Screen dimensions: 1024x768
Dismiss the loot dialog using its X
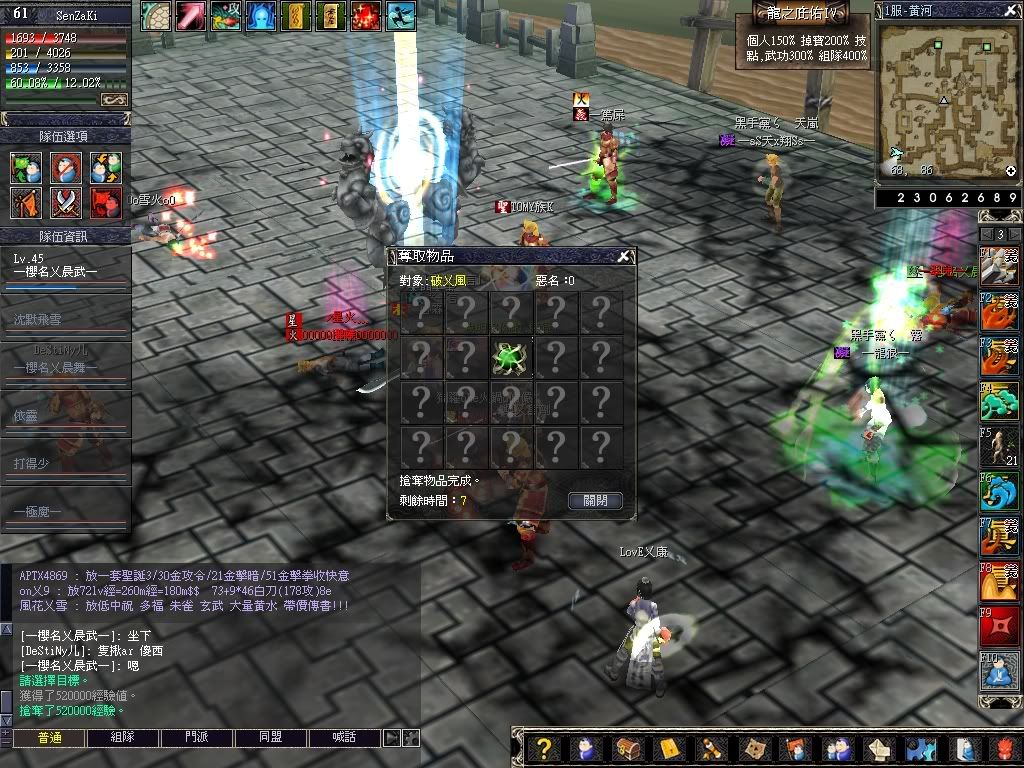click(x=624, y=257)
